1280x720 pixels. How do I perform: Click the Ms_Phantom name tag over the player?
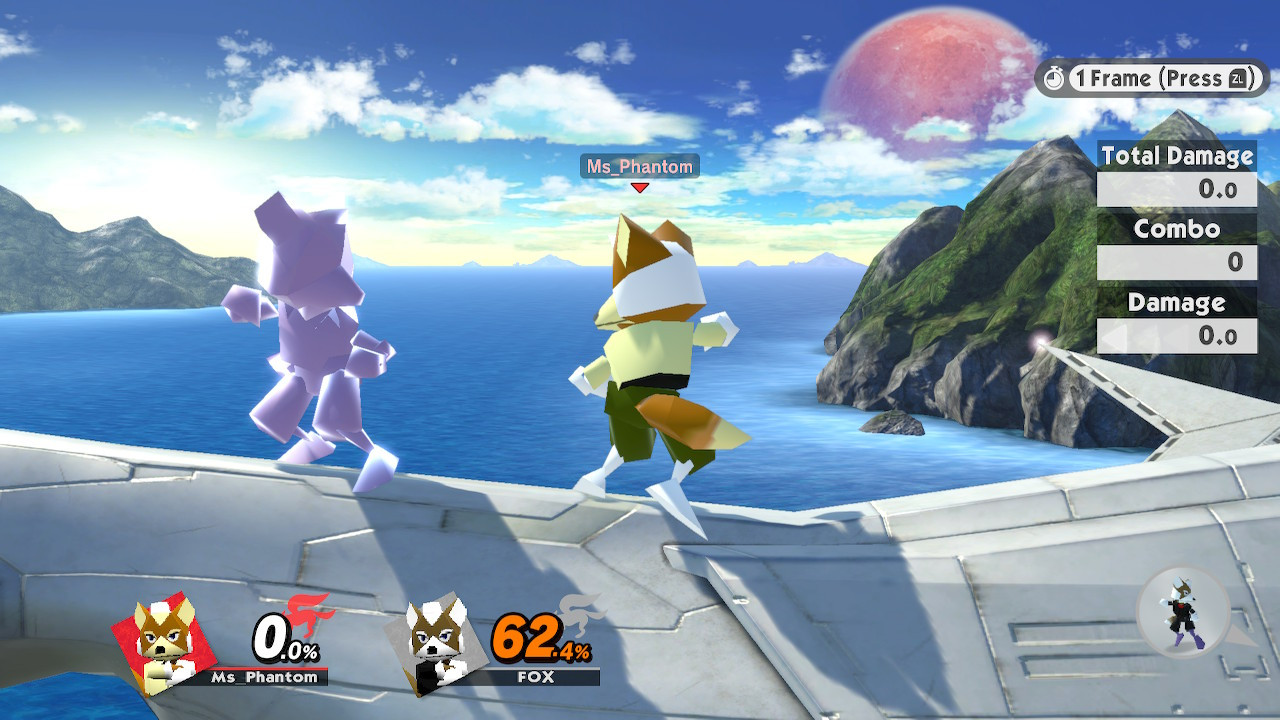[x=638, y=166]
